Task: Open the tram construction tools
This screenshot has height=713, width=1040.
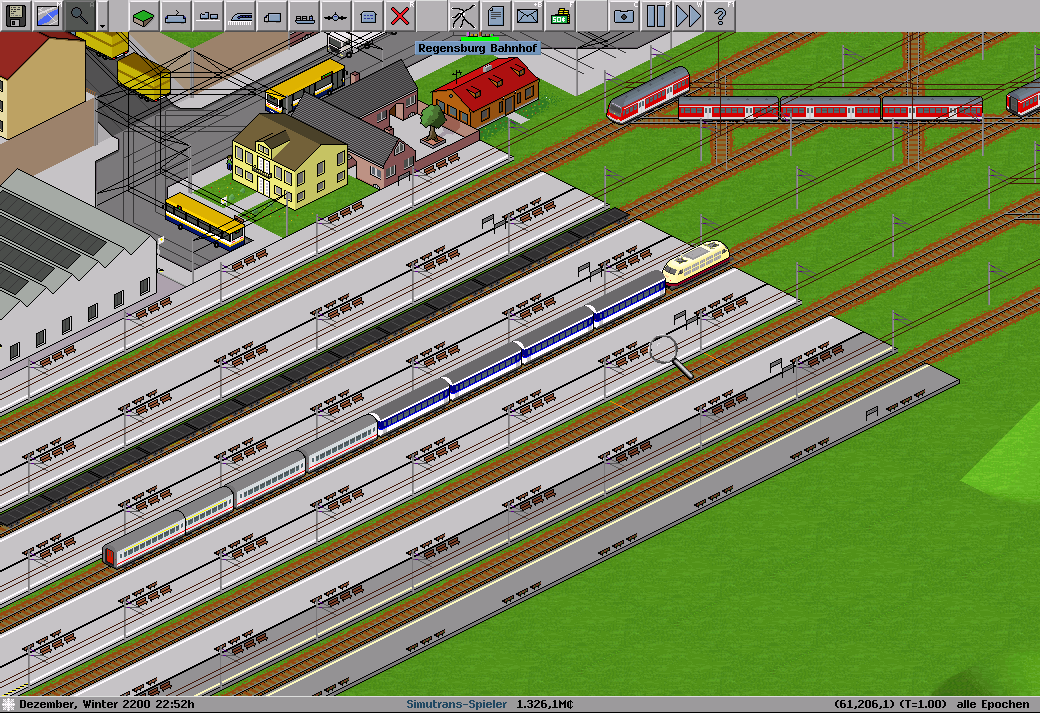Action: tap(208, 15)
